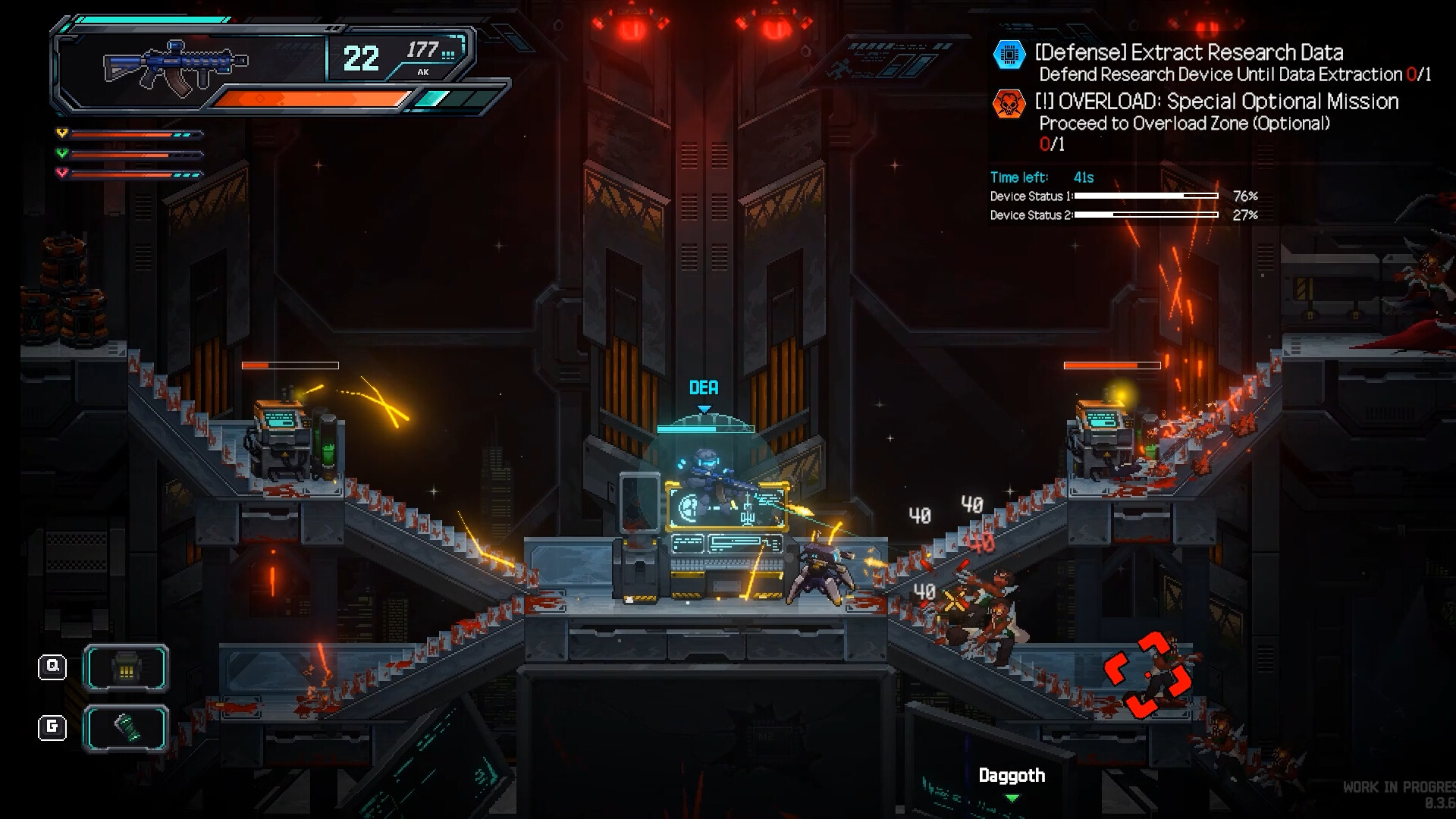Click the Daggoth boss name label
This screenshot has height=819, width=1456.
click(x=1010, y=775)
